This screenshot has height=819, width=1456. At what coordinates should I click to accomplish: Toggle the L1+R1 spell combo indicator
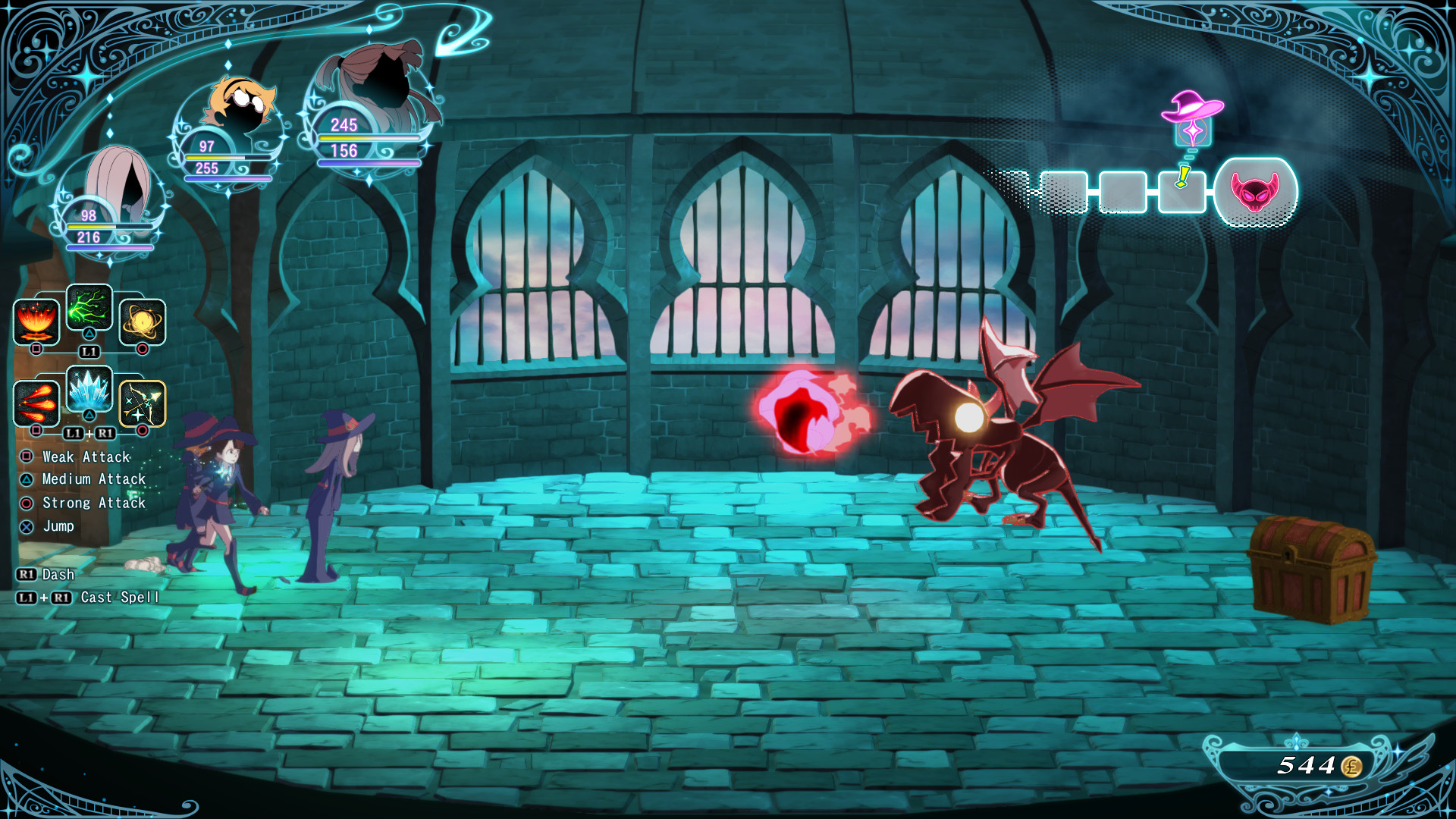89,435
